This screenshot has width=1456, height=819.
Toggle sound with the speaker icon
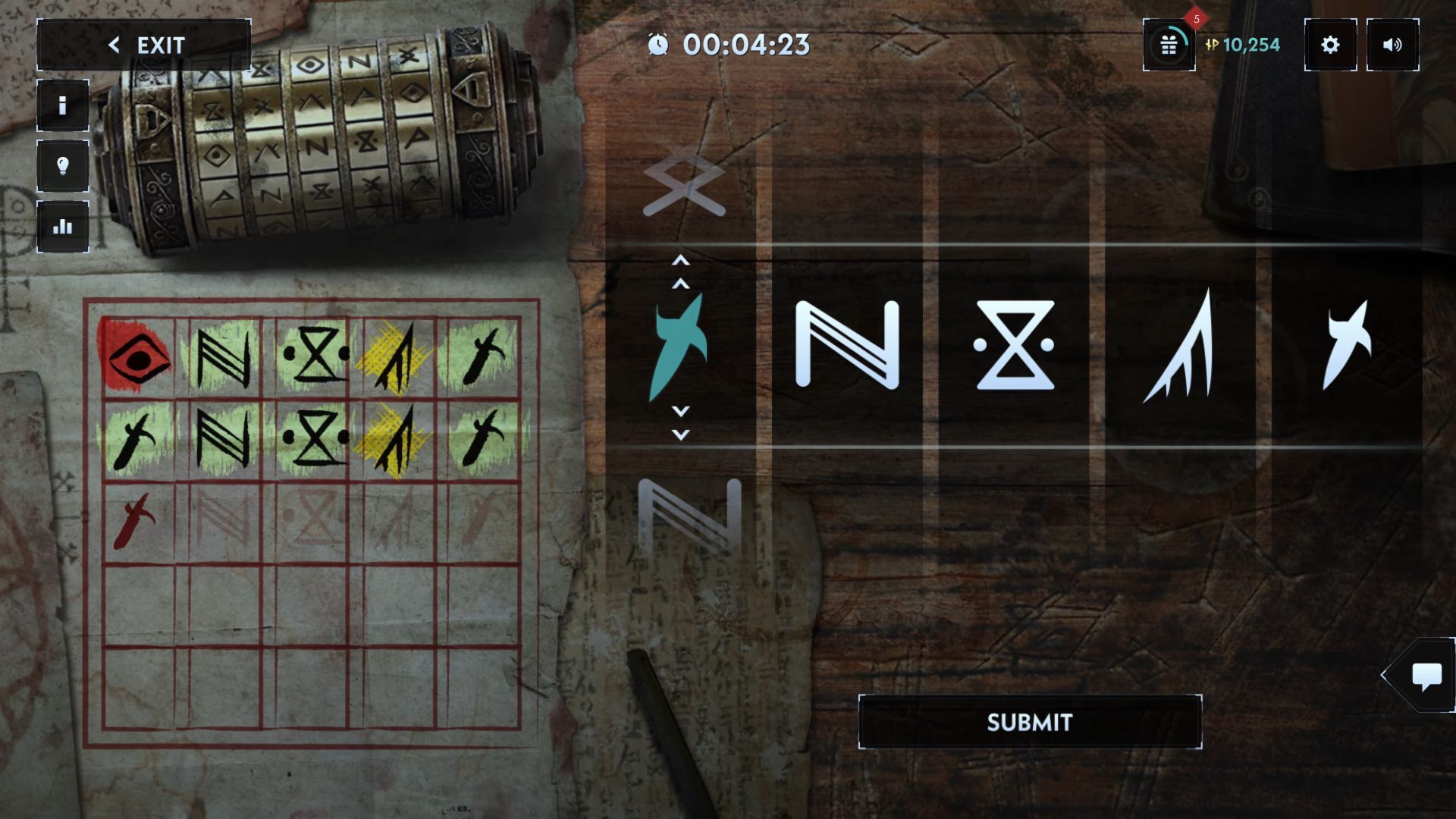(1392, 45)
